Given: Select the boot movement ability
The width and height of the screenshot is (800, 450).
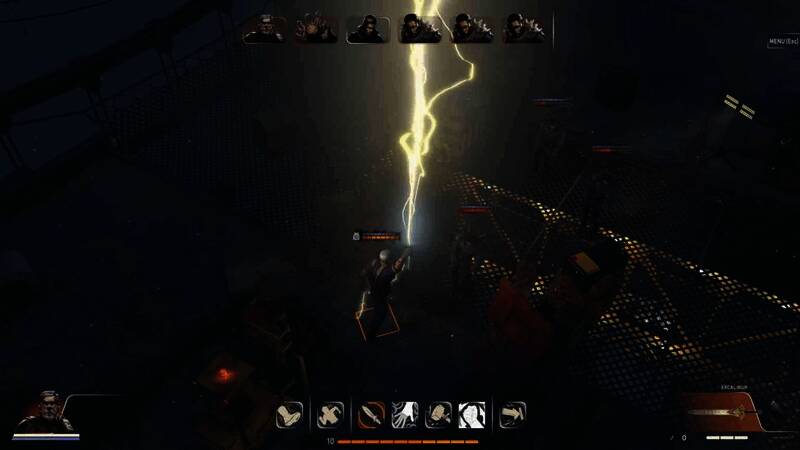Looking at the screenshot, I should point(290,414).
